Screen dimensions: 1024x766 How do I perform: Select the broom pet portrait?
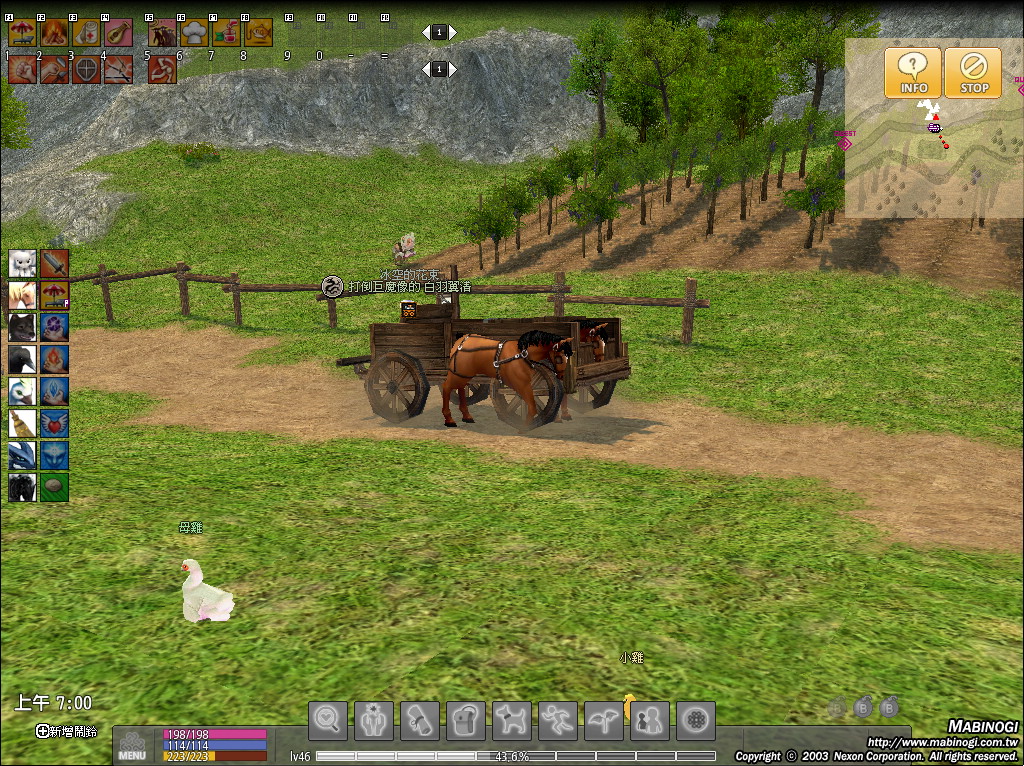[22, 423]
